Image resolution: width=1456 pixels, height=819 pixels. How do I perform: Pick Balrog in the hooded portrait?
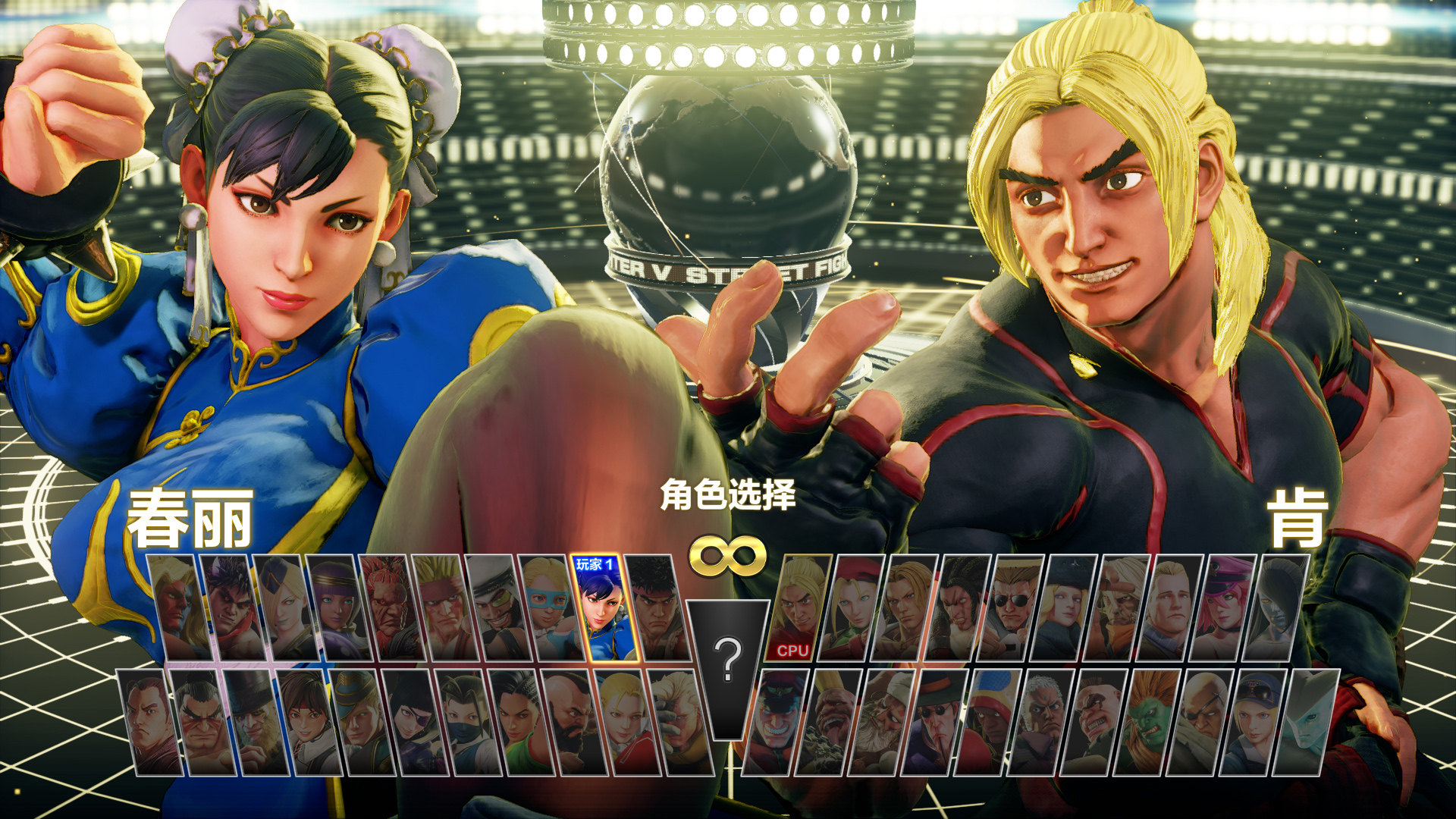coord(988,723)
